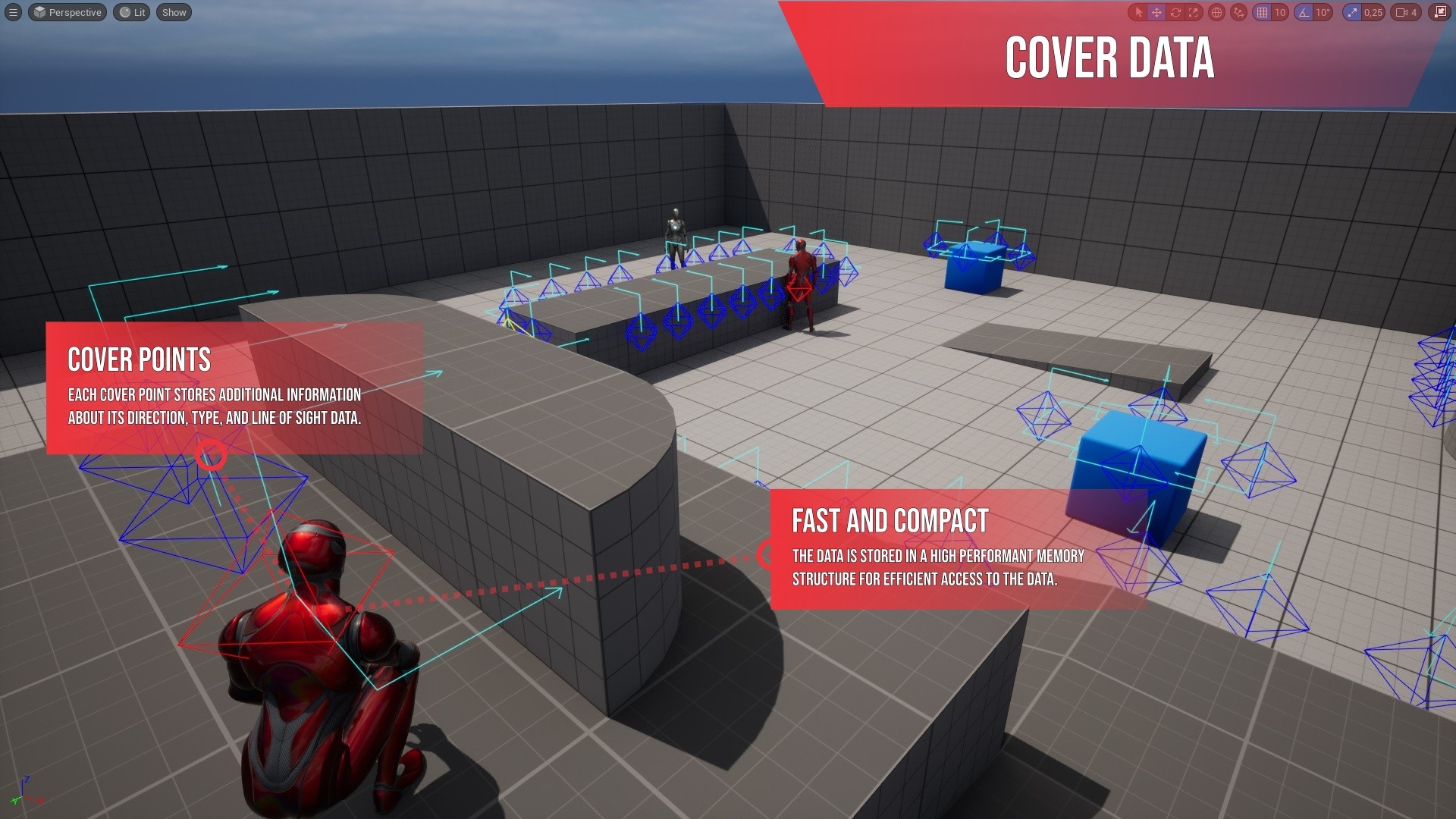Toggle grid snapping on or off
The height and width of the screenshot is (819, 1456).
1263,12
